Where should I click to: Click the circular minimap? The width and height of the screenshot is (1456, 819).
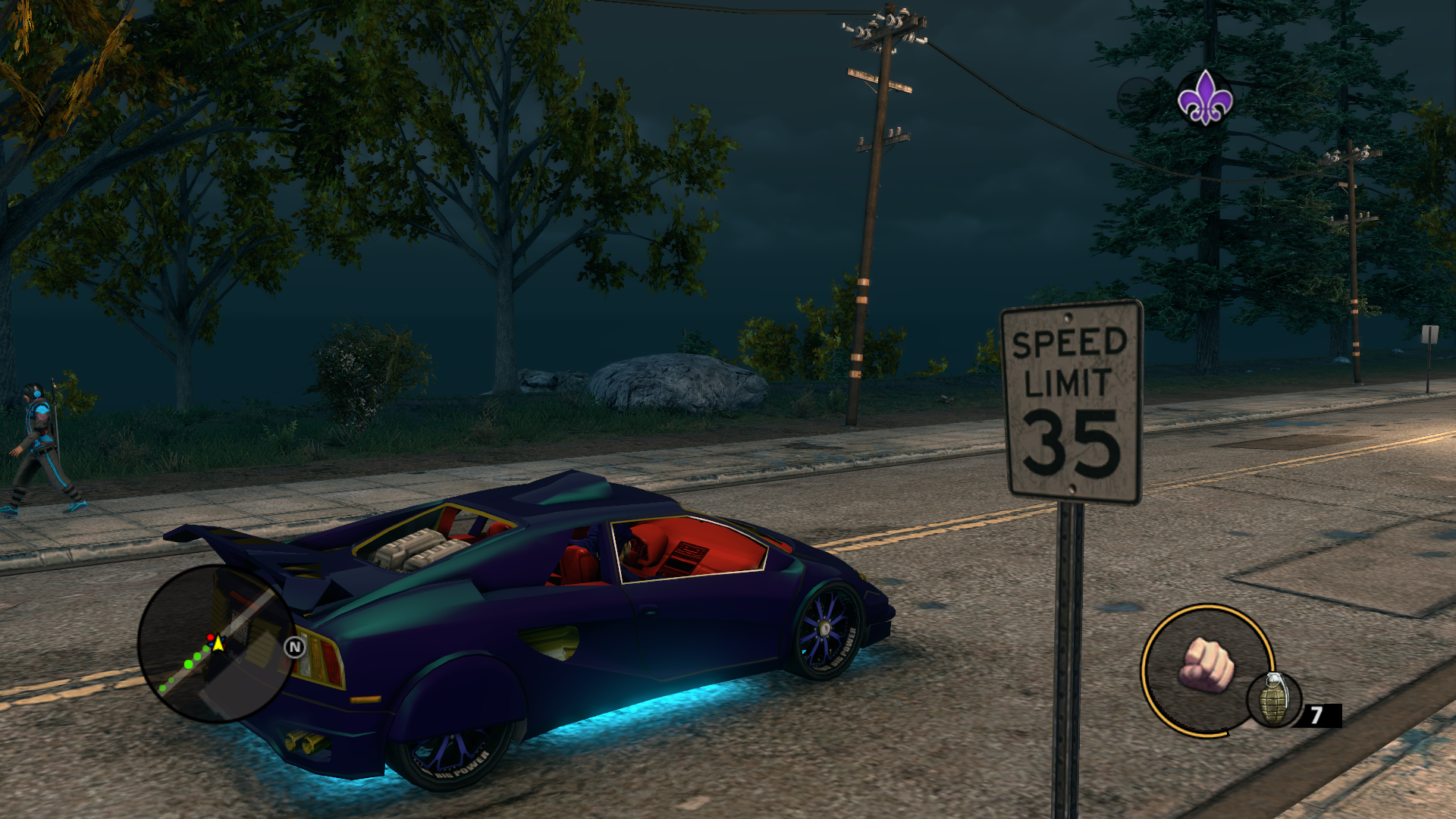[216, 644]
